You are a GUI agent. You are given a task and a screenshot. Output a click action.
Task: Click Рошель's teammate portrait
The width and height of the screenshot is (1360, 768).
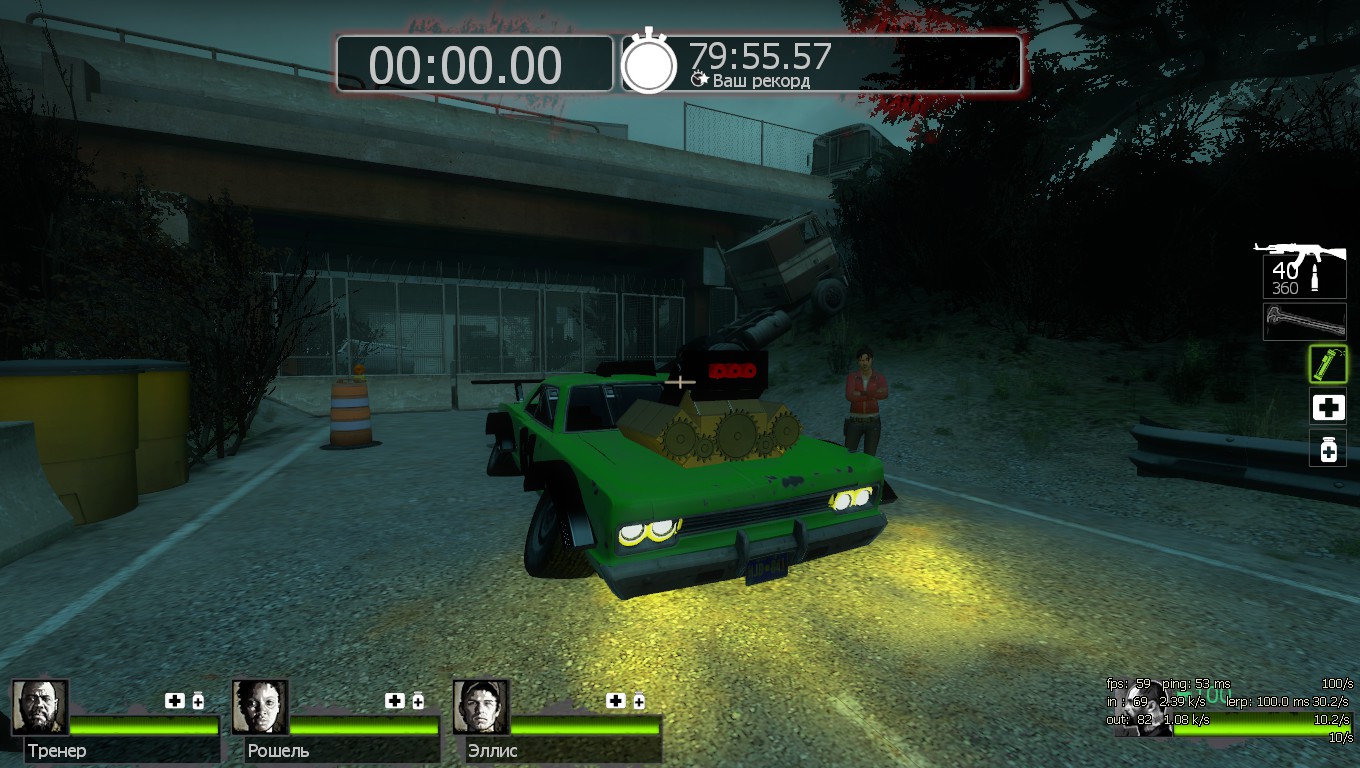pos(260,707)
